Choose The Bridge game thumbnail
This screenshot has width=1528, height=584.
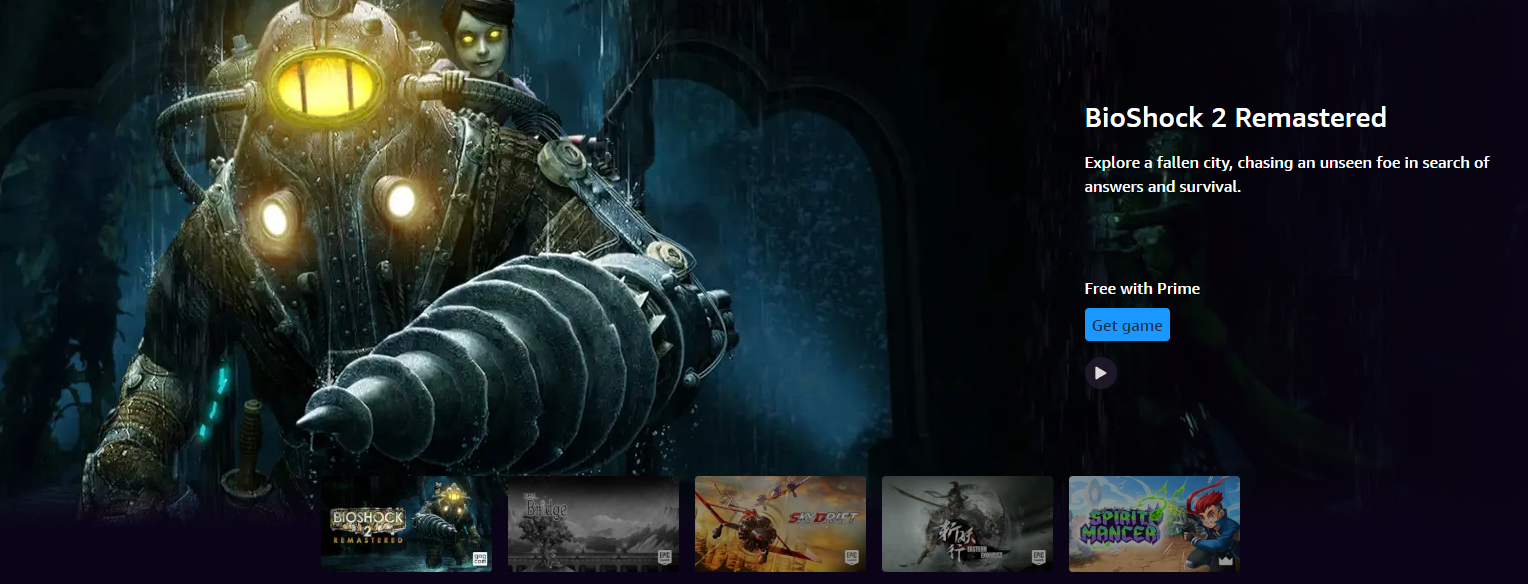point(593,523)
